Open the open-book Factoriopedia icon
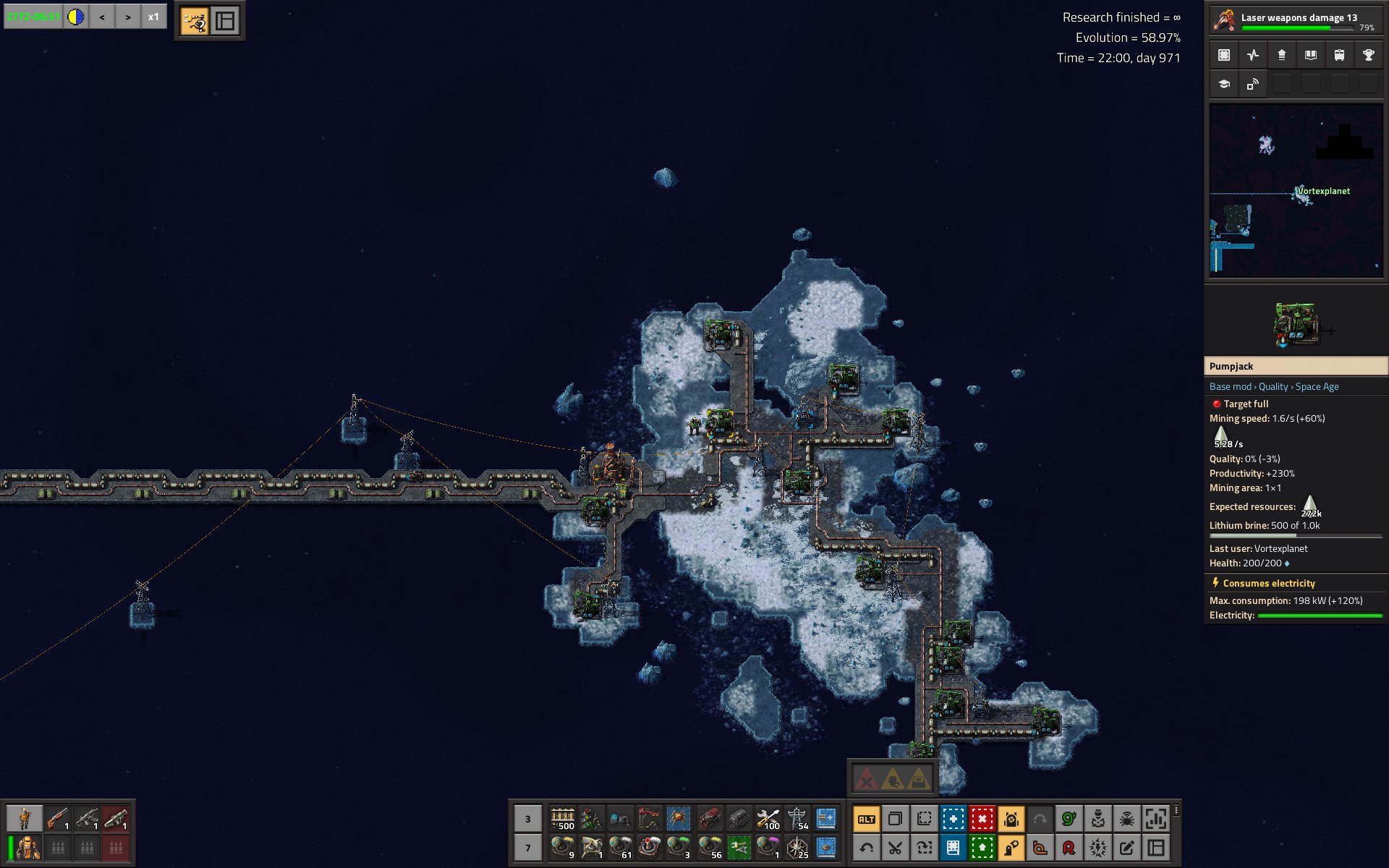 [x=1310, y=55]
